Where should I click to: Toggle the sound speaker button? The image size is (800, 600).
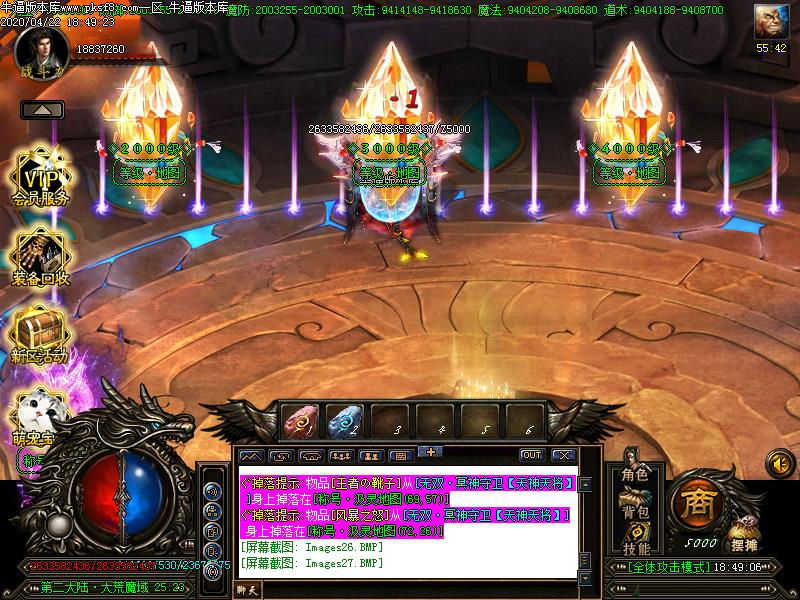click(x=778, y=463)
